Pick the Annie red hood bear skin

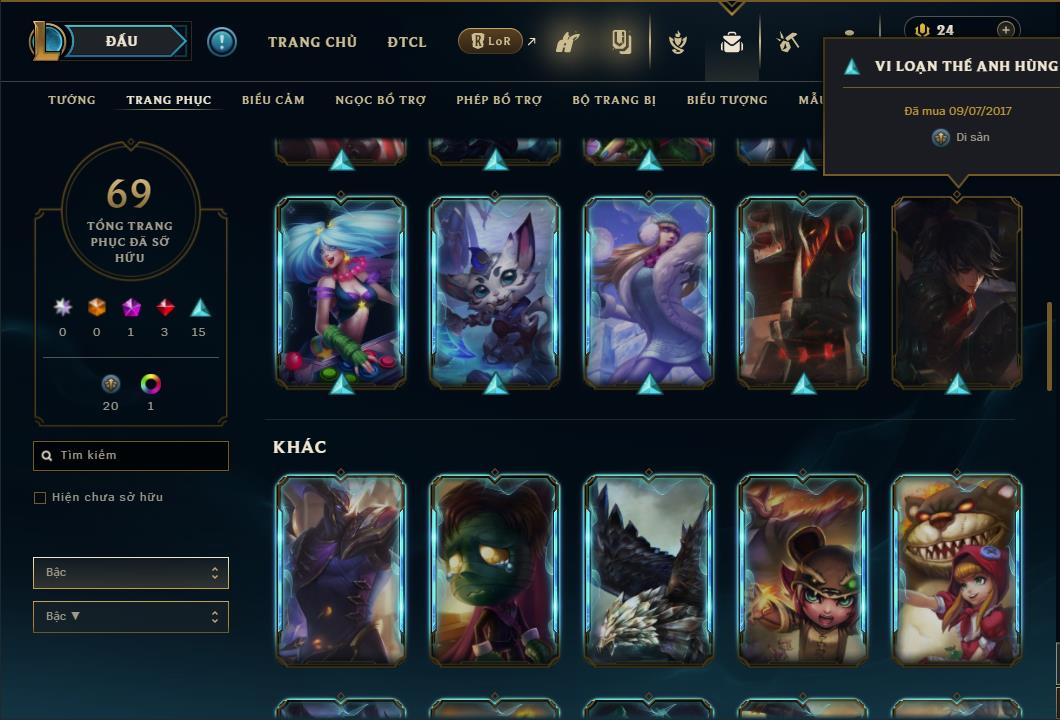point(957,569)
